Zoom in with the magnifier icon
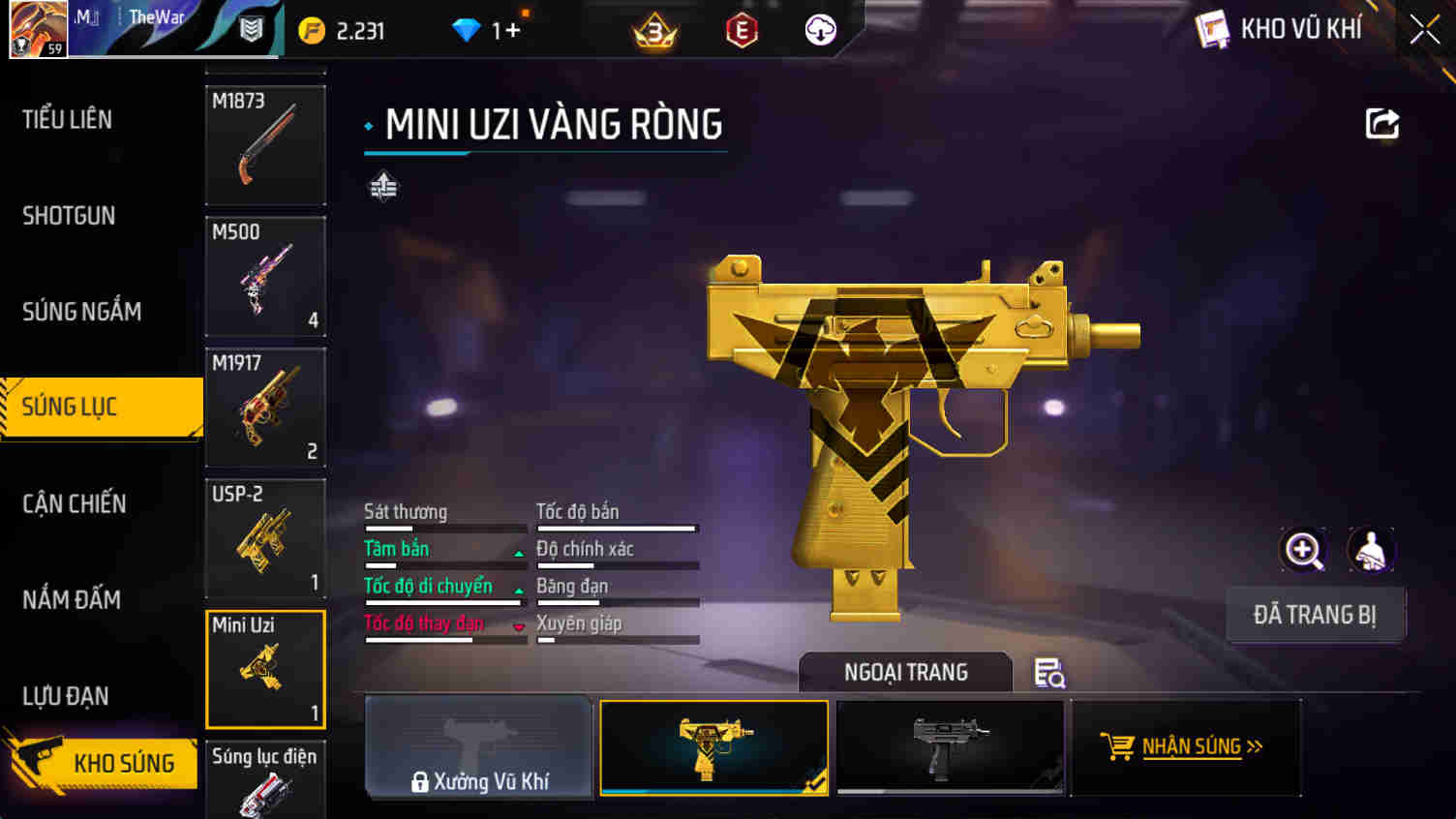 pyautogui.click(x=1303, y=551)
